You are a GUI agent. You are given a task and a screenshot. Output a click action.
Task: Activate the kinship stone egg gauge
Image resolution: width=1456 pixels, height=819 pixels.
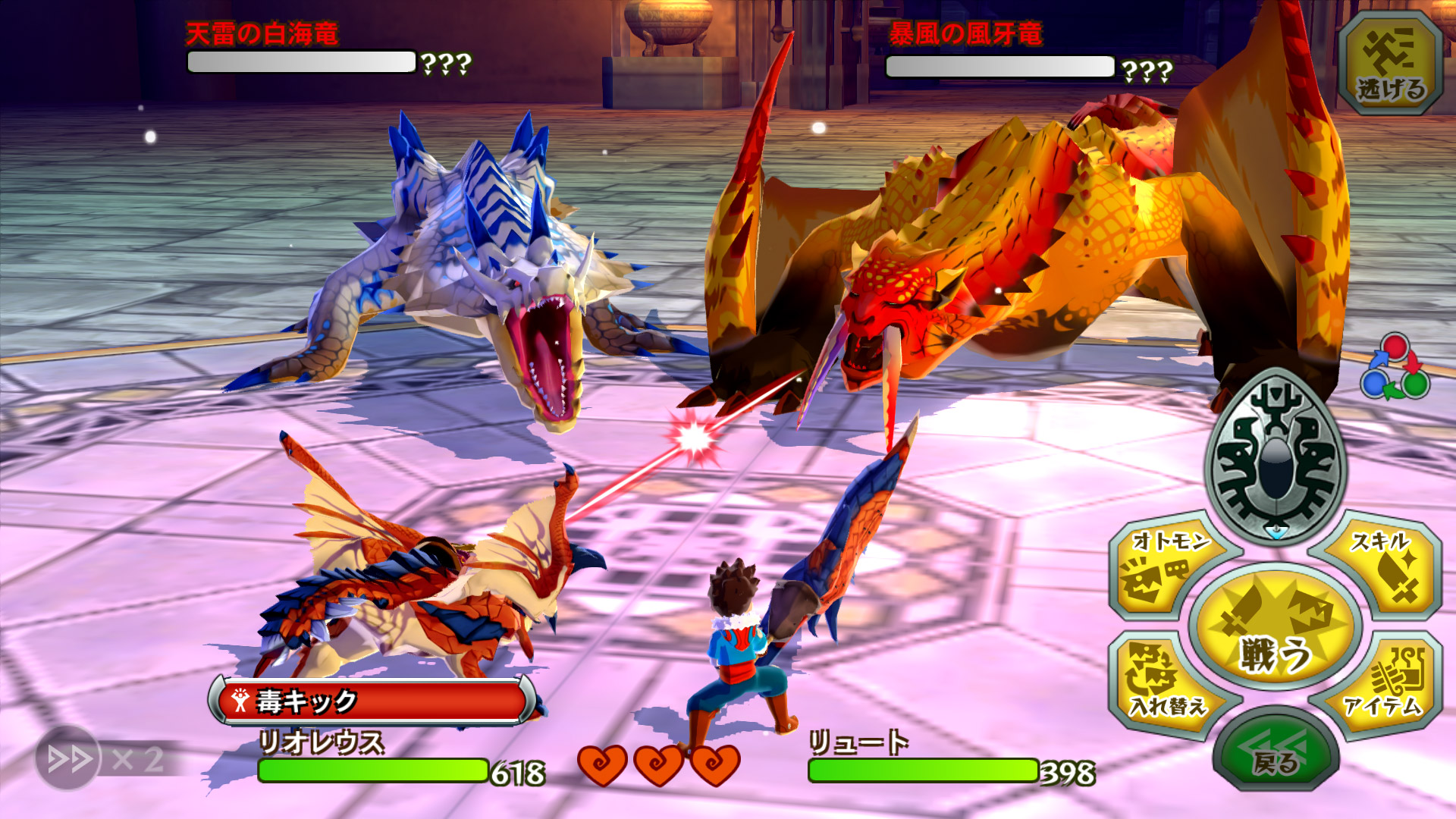click(1276, 453)
